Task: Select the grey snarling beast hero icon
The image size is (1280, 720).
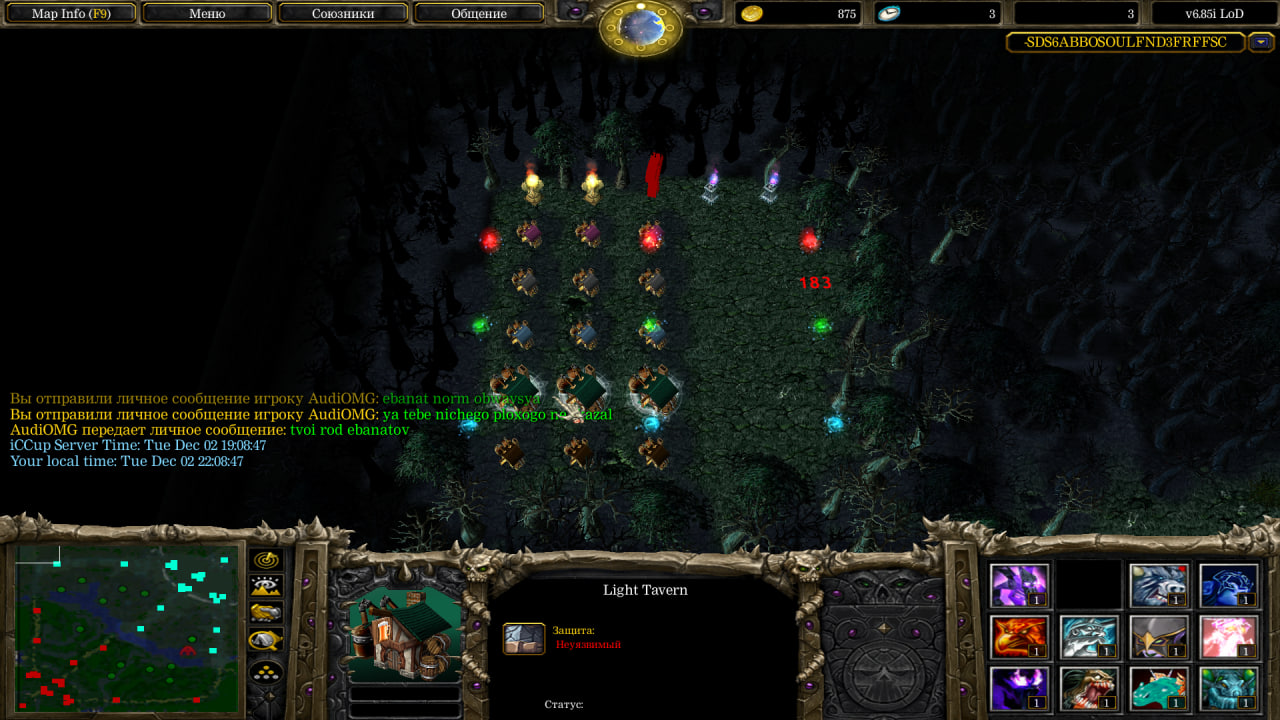Action: pos(1160,586)
